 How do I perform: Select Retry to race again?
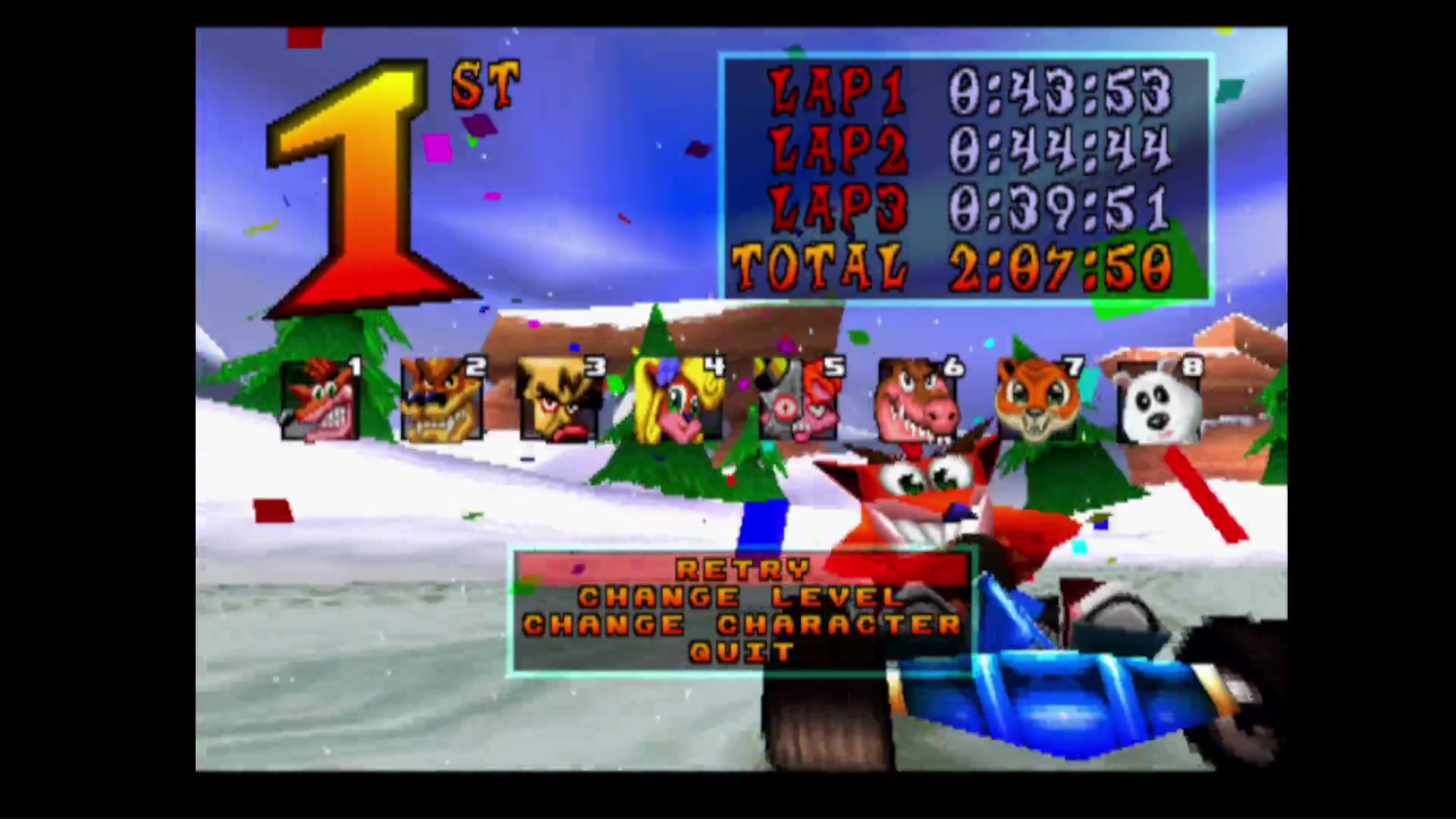point(742,569)
